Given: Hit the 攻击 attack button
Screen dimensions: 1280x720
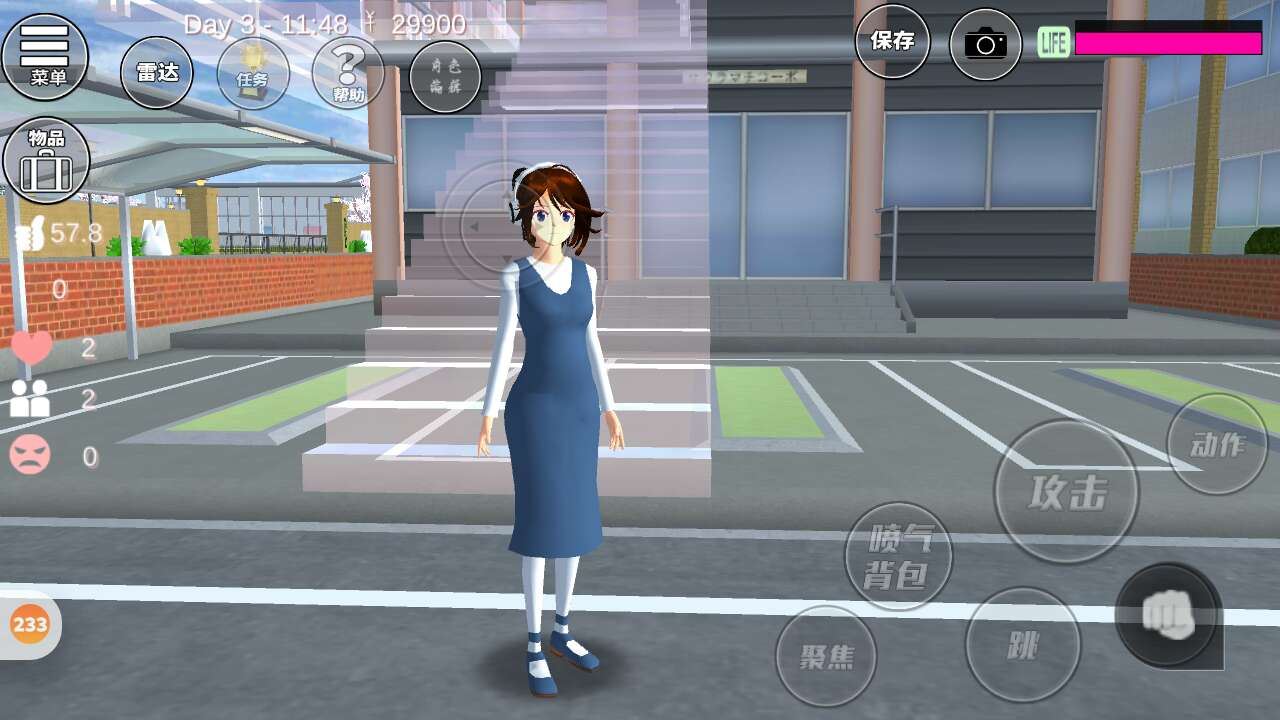Looking at the screenshot, I should coord(1066,491).
